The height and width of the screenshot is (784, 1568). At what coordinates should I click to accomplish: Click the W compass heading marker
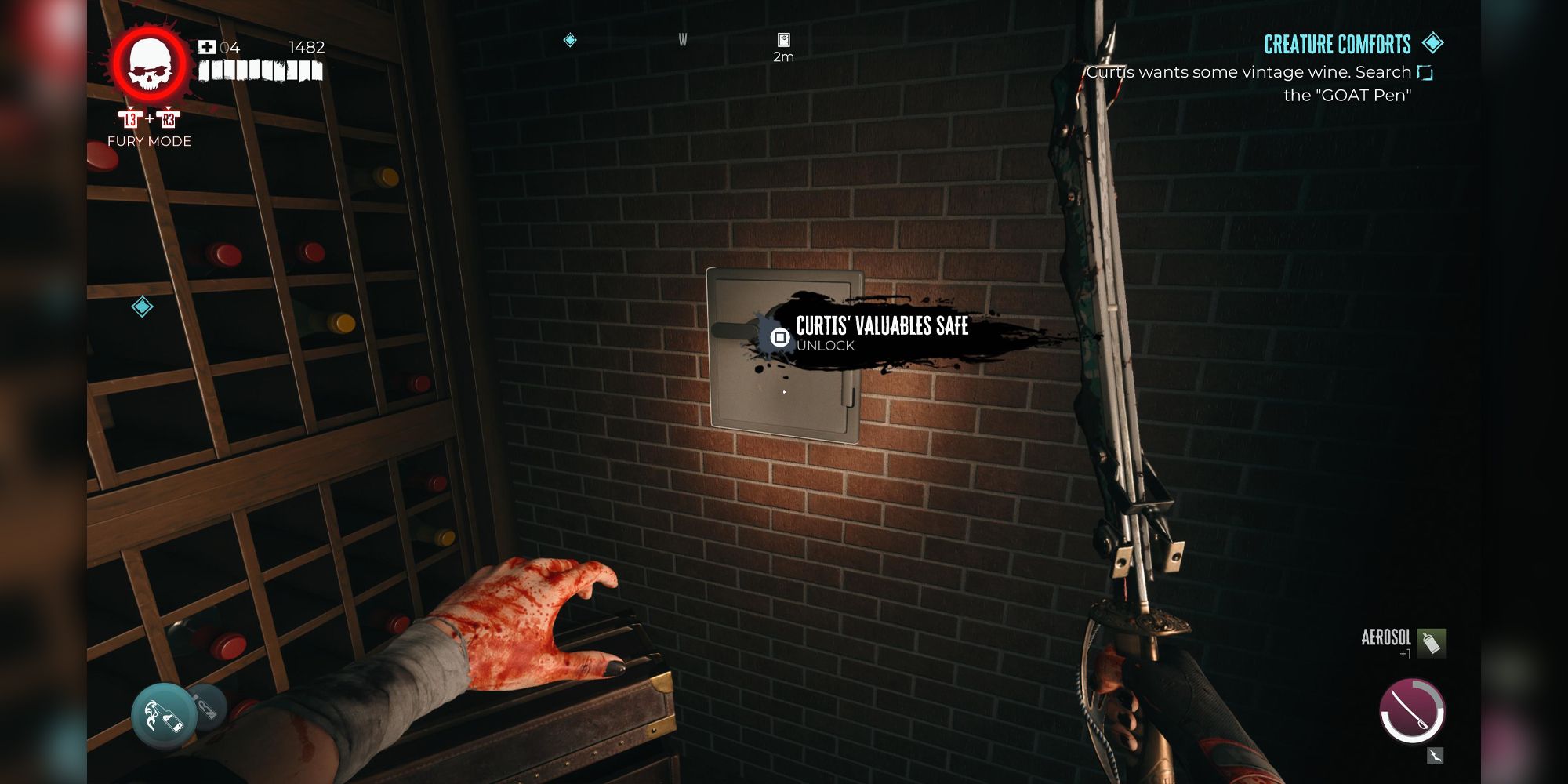pos(681,40)
